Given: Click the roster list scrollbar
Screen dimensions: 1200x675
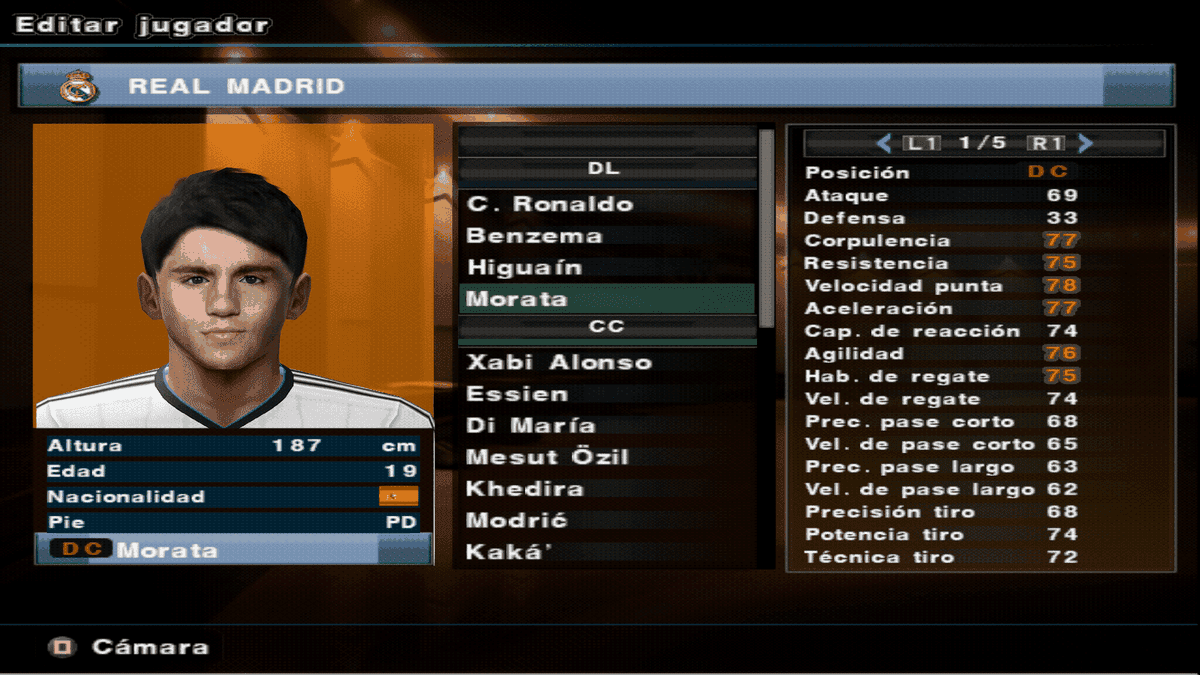Looking at the screenshot, I should 767,230.
